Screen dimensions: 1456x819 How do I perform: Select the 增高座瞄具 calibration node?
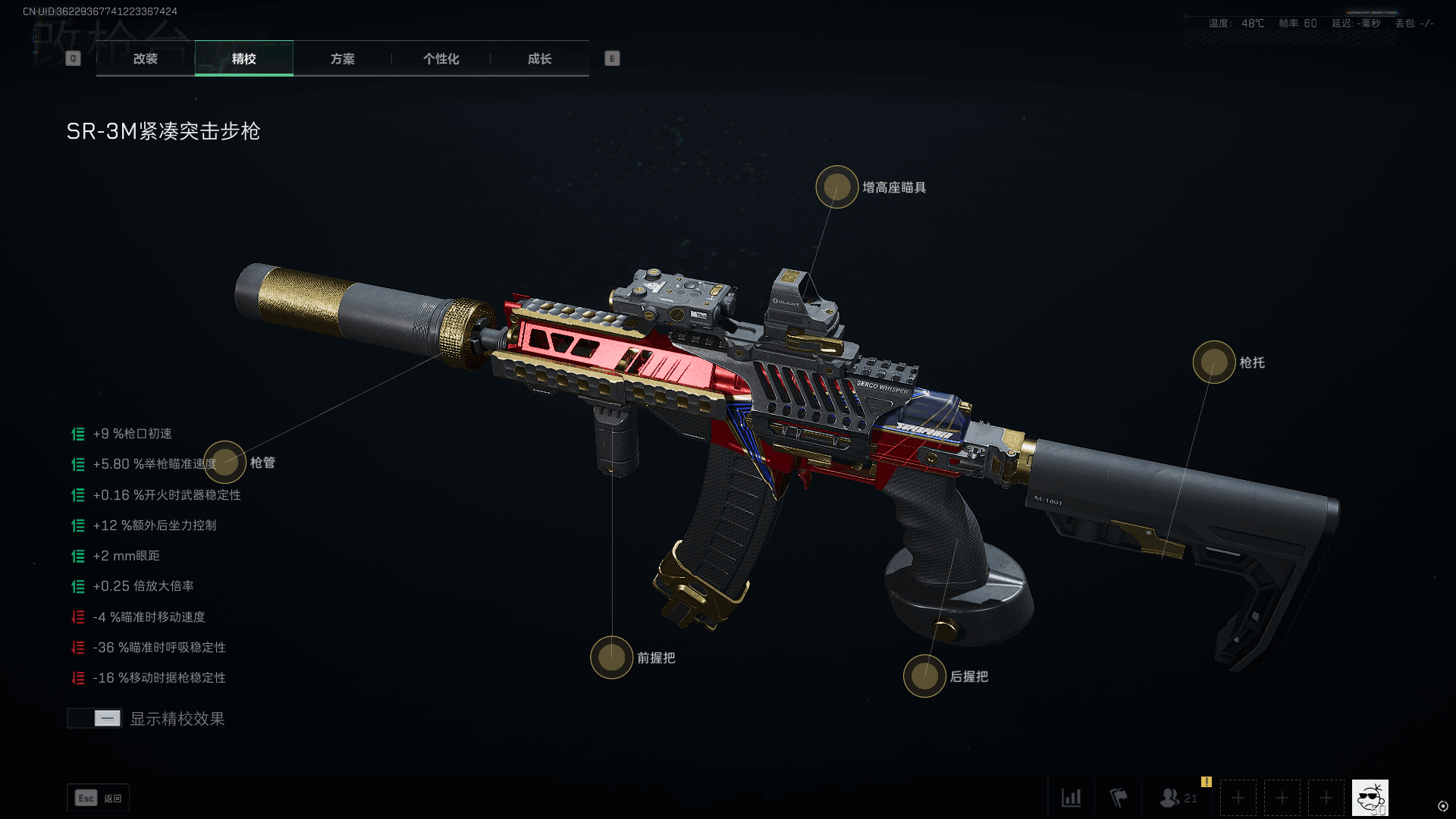point(836,187)
